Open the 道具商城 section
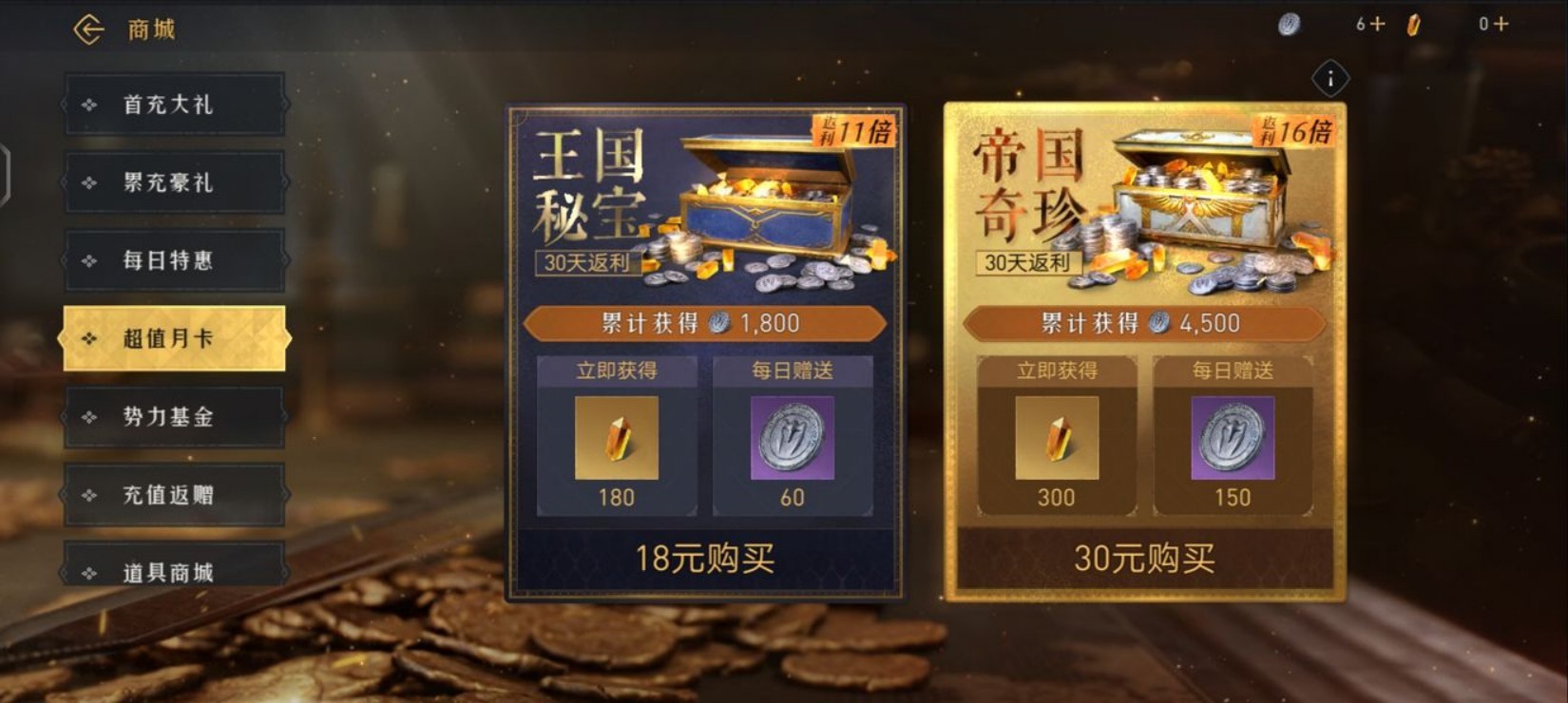This screenshot has width=1568, height=703. (174, 572)
